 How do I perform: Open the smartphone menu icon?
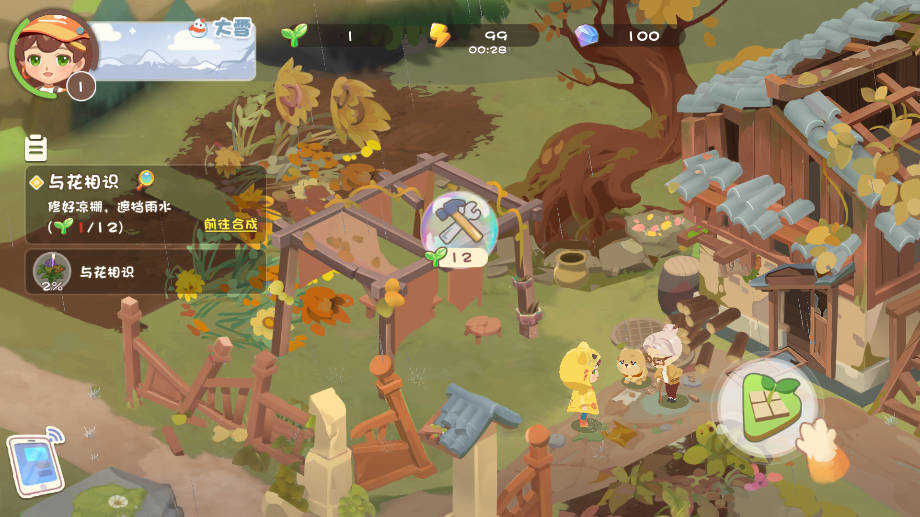coord(36,464)
